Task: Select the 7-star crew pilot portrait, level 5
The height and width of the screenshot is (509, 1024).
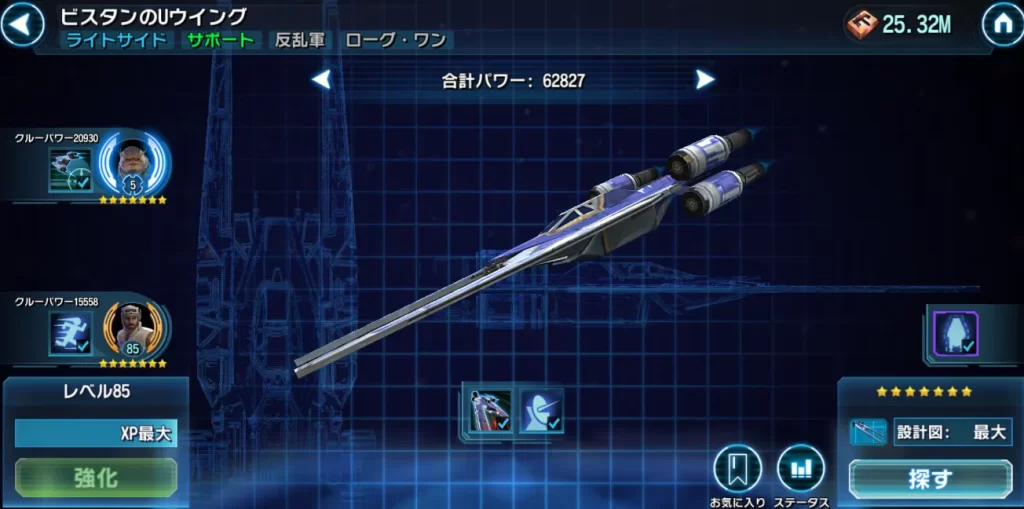Action: [x=134, y=163]
